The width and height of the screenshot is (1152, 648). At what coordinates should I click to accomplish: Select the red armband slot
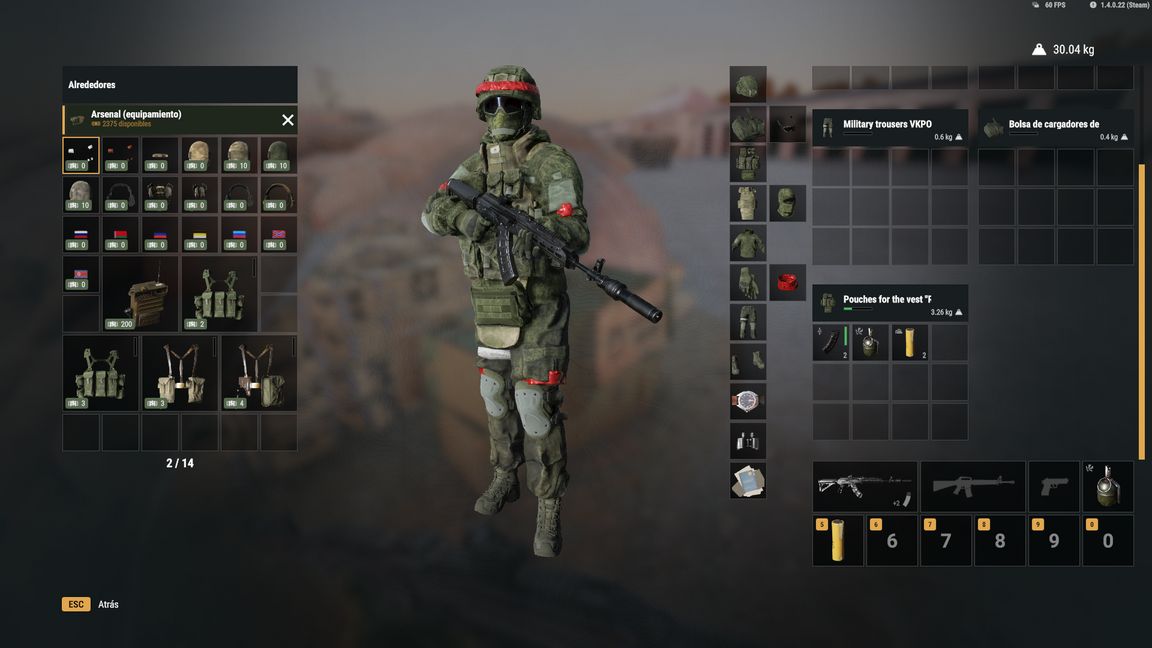[788, 283]
